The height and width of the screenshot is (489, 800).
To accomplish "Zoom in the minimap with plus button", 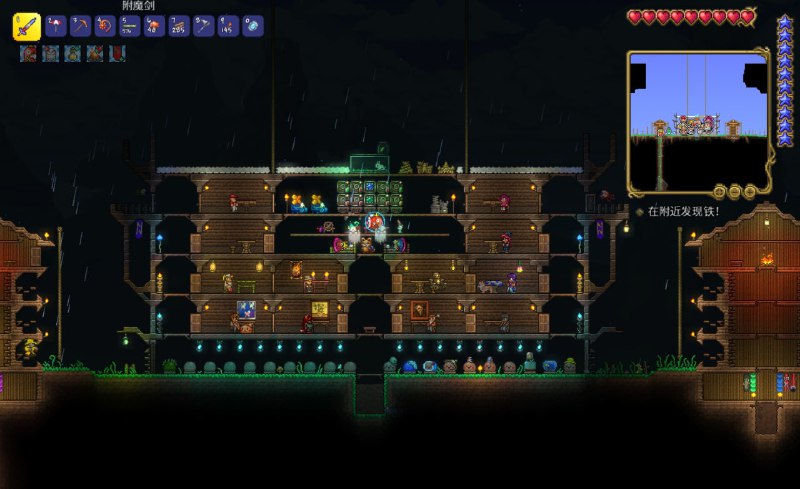I will pos(747,190).
